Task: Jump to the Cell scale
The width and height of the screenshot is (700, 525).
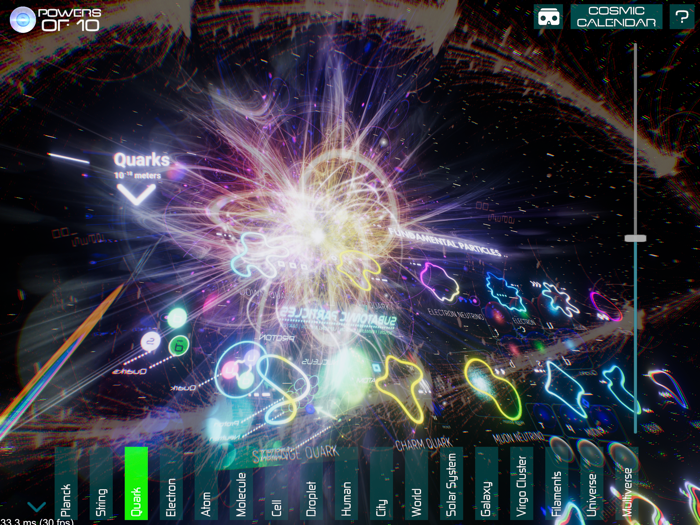Action: tap(276, 484)
